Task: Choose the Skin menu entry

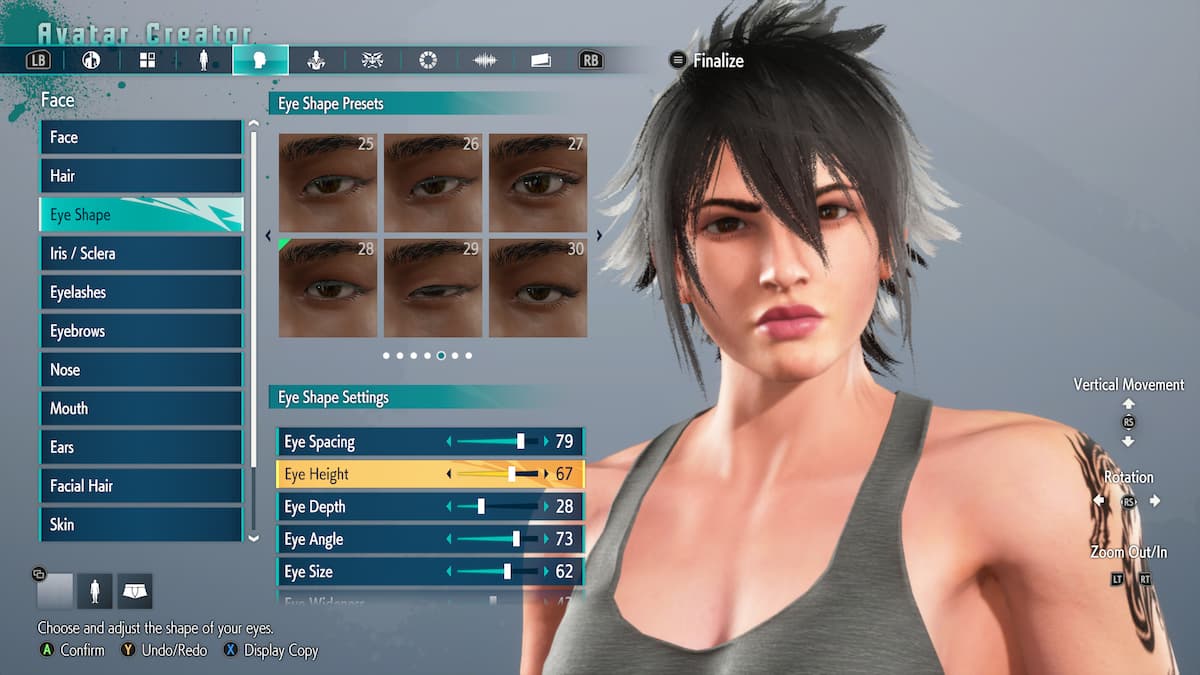Action: pyautogui.click(x=140, y=524)
